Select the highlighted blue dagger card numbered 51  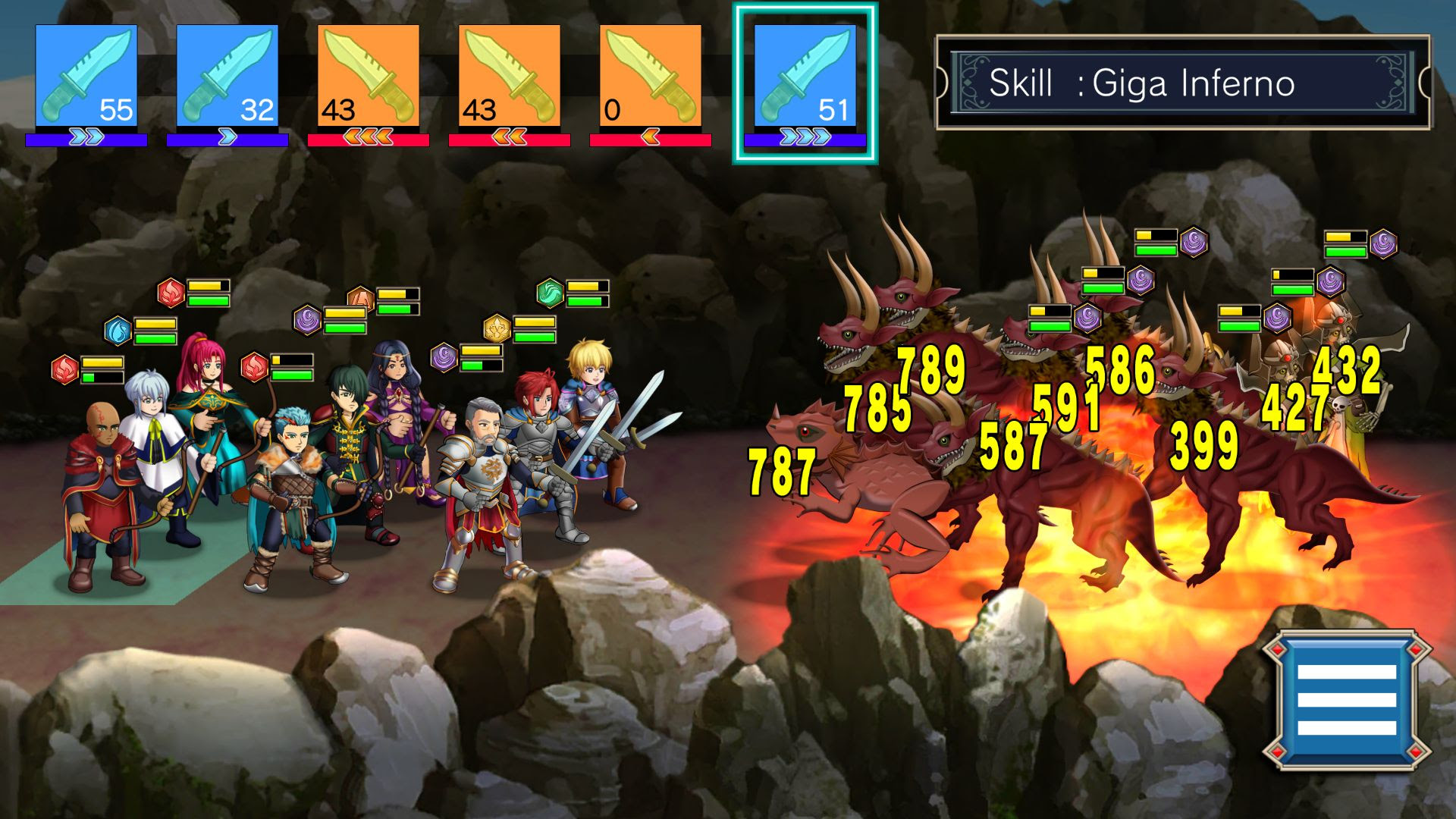[805, 77]
